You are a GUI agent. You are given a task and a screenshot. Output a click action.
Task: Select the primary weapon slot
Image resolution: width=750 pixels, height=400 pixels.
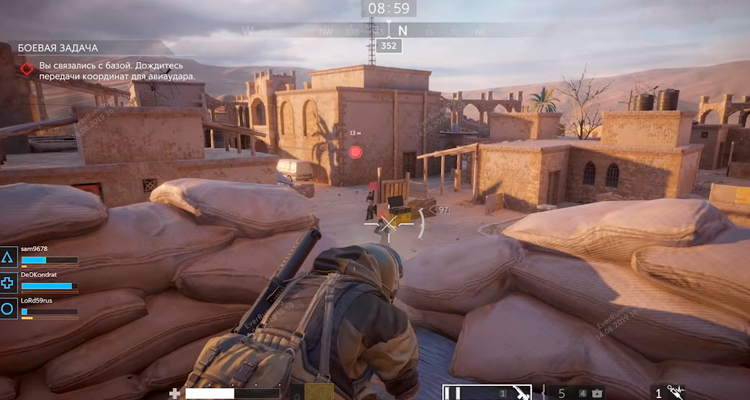click(x=488, y=392)
